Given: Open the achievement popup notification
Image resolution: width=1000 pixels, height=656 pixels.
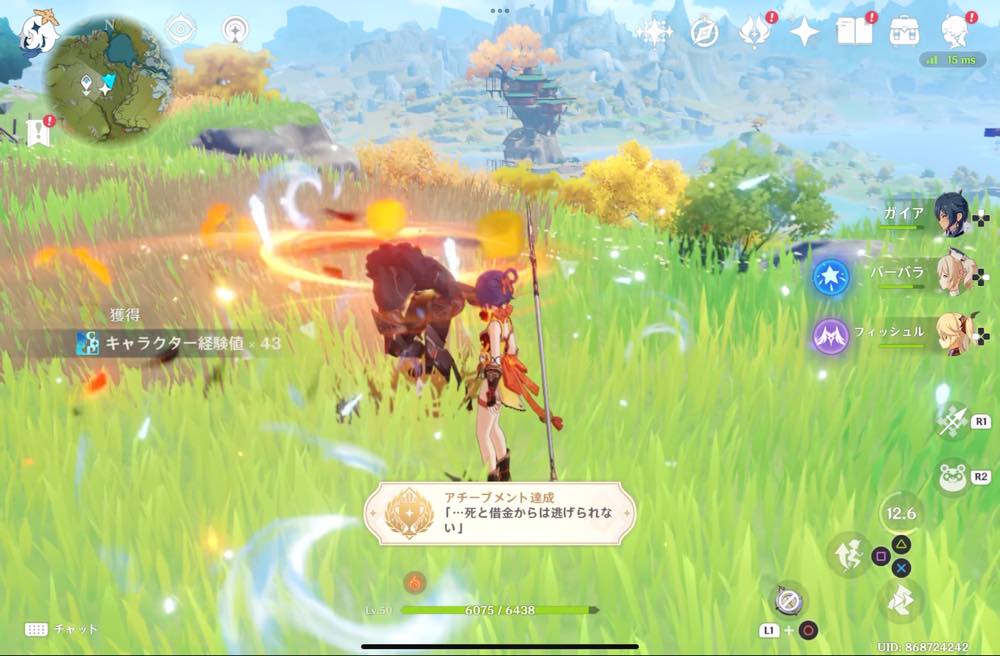Looking at the screenshot, I should click(499, 514).
